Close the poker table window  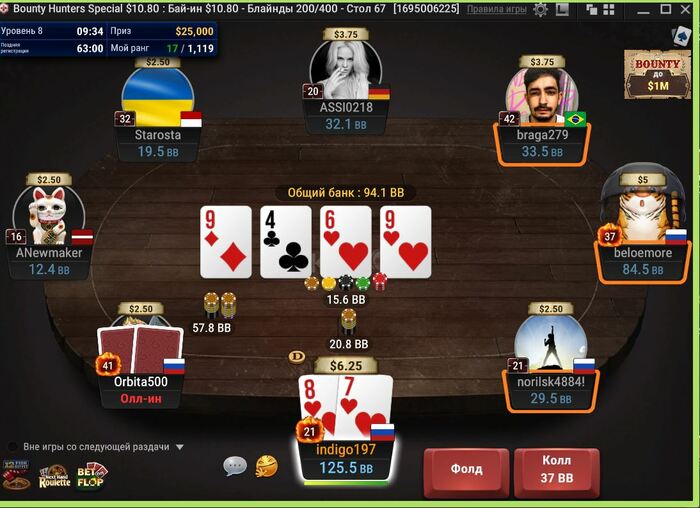[683, 9]
